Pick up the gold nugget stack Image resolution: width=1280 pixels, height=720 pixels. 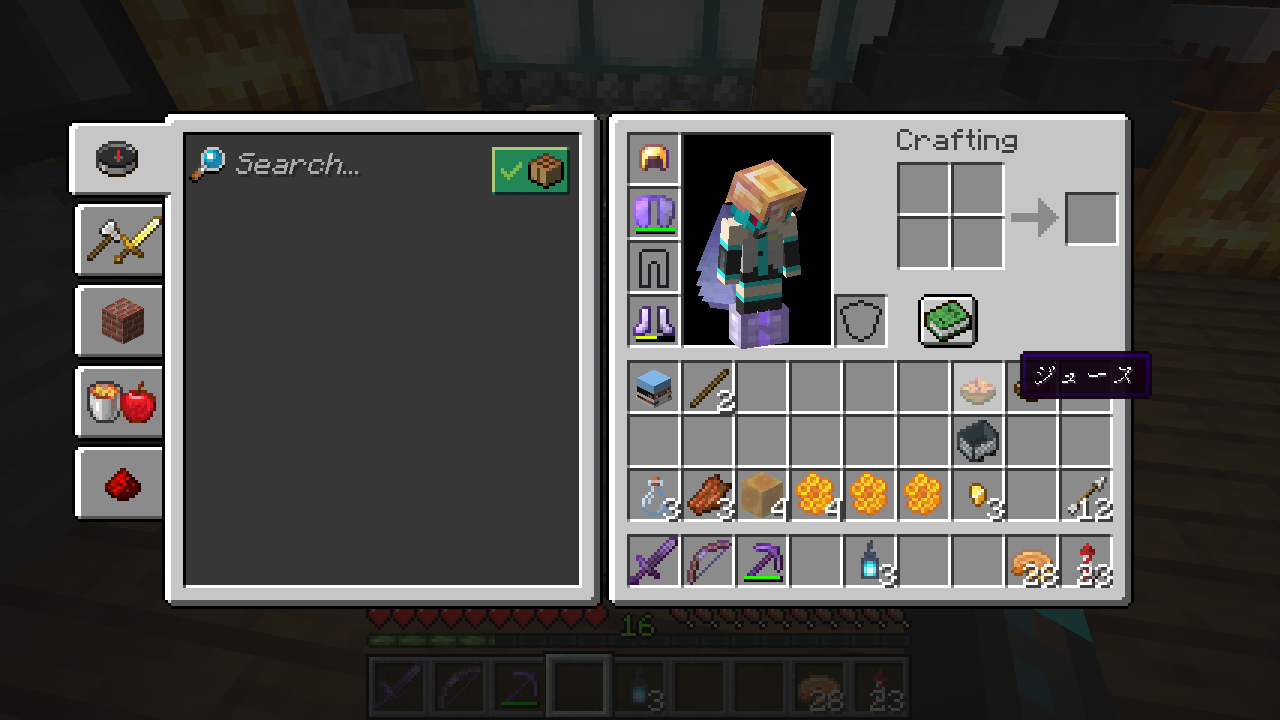point(979,496)
